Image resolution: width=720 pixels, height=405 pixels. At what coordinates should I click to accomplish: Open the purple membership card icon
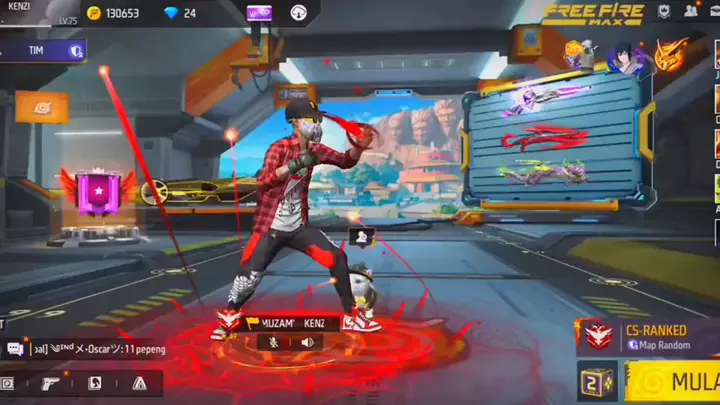point(259,13)
